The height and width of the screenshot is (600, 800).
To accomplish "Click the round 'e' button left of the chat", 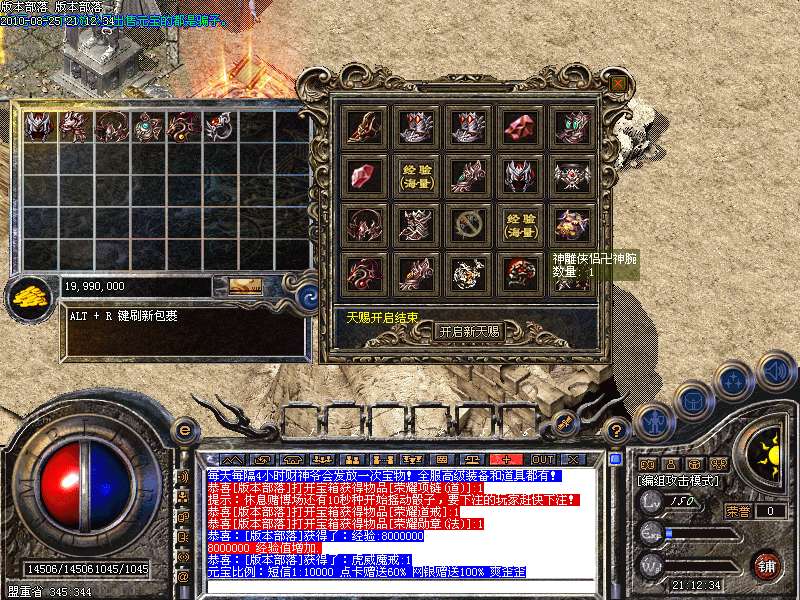I will (185, 431).
